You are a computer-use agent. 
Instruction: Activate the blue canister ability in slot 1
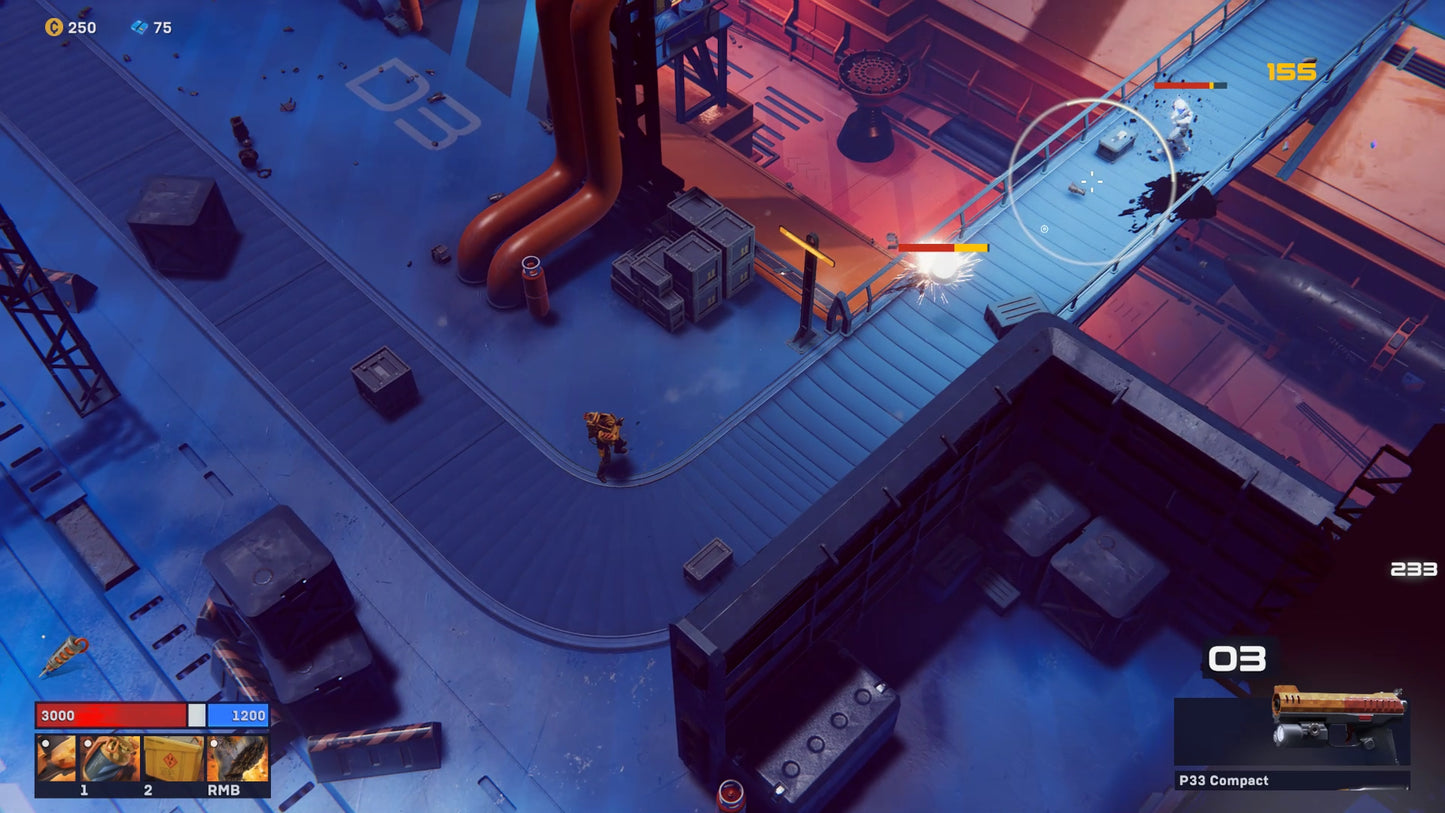pyautogui.click(x=110, y=758)
